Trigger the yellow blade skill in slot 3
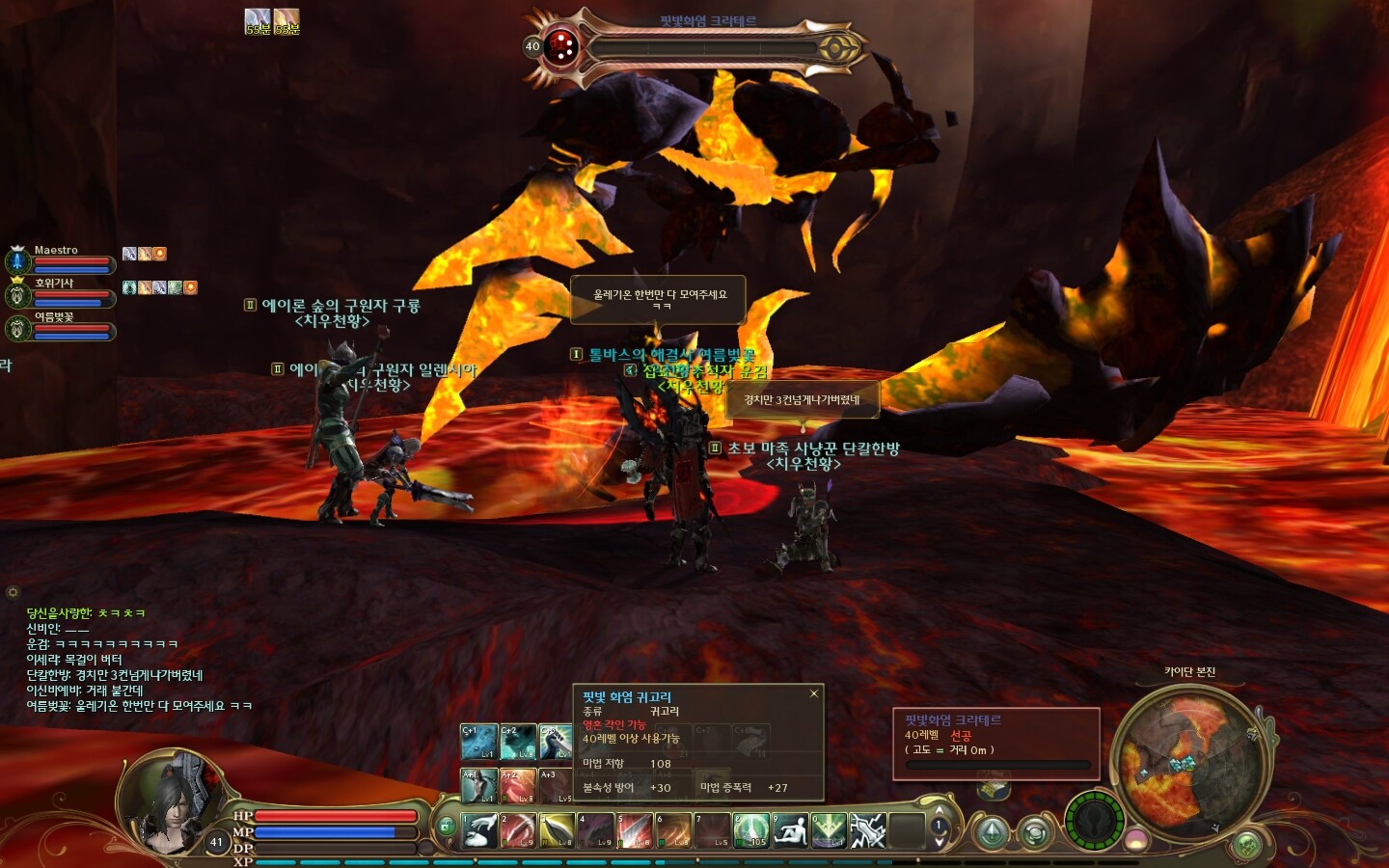The height and width of the screenshot is (868, 1389). (557, 830)
